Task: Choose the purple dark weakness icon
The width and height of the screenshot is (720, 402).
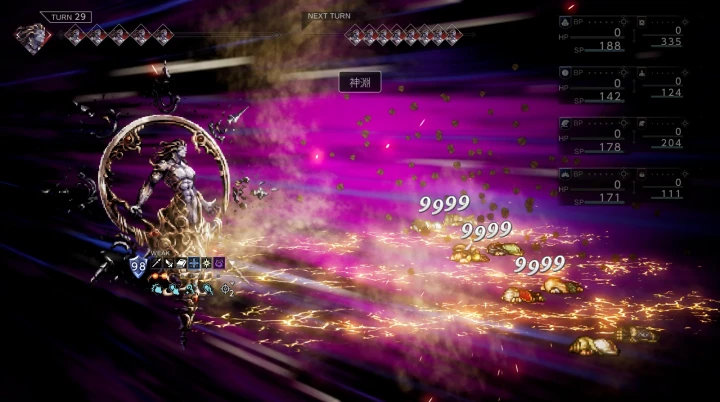Action: pyautogui.click(x=219, y=263)
